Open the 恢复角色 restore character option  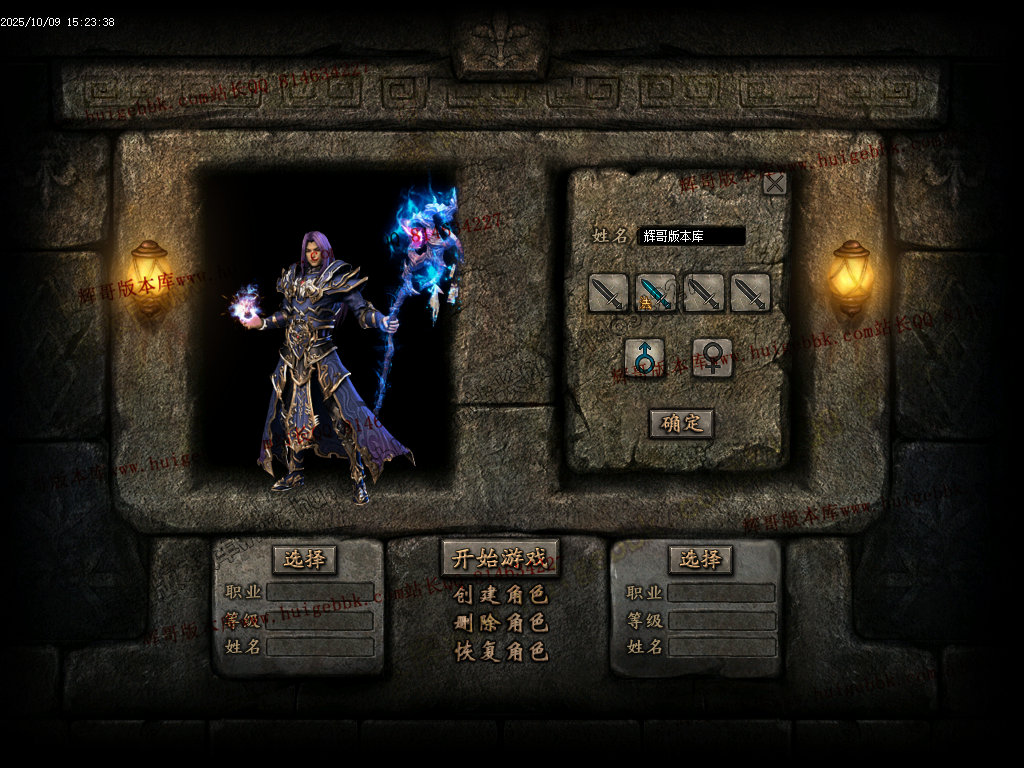500,651
